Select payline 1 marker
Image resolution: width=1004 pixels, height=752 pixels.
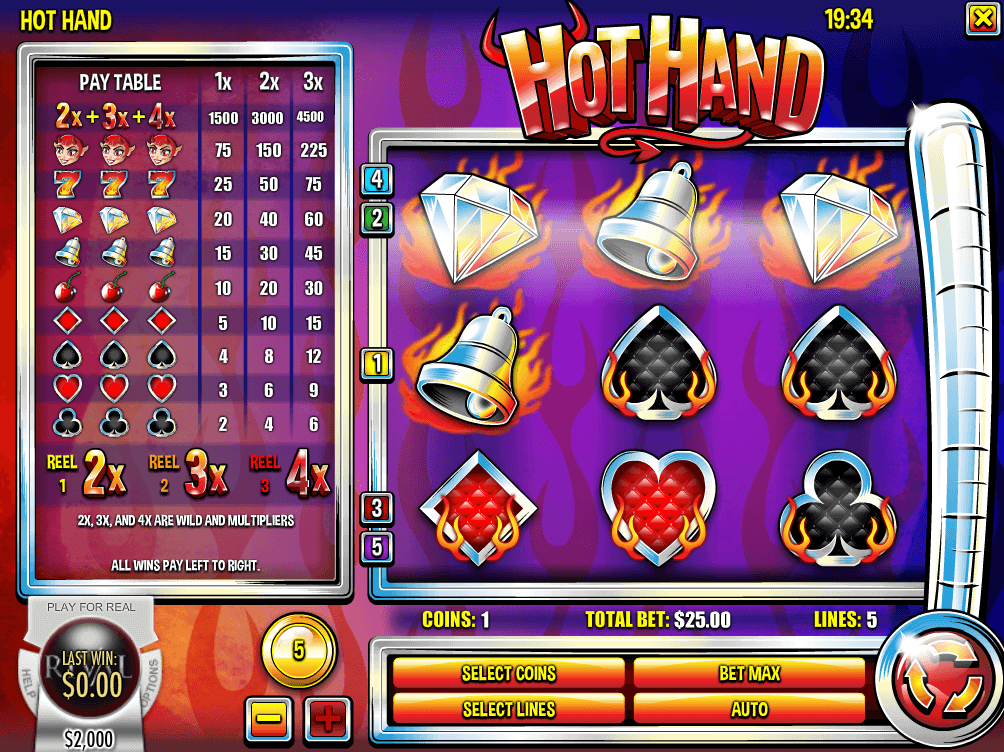point(377,364)
